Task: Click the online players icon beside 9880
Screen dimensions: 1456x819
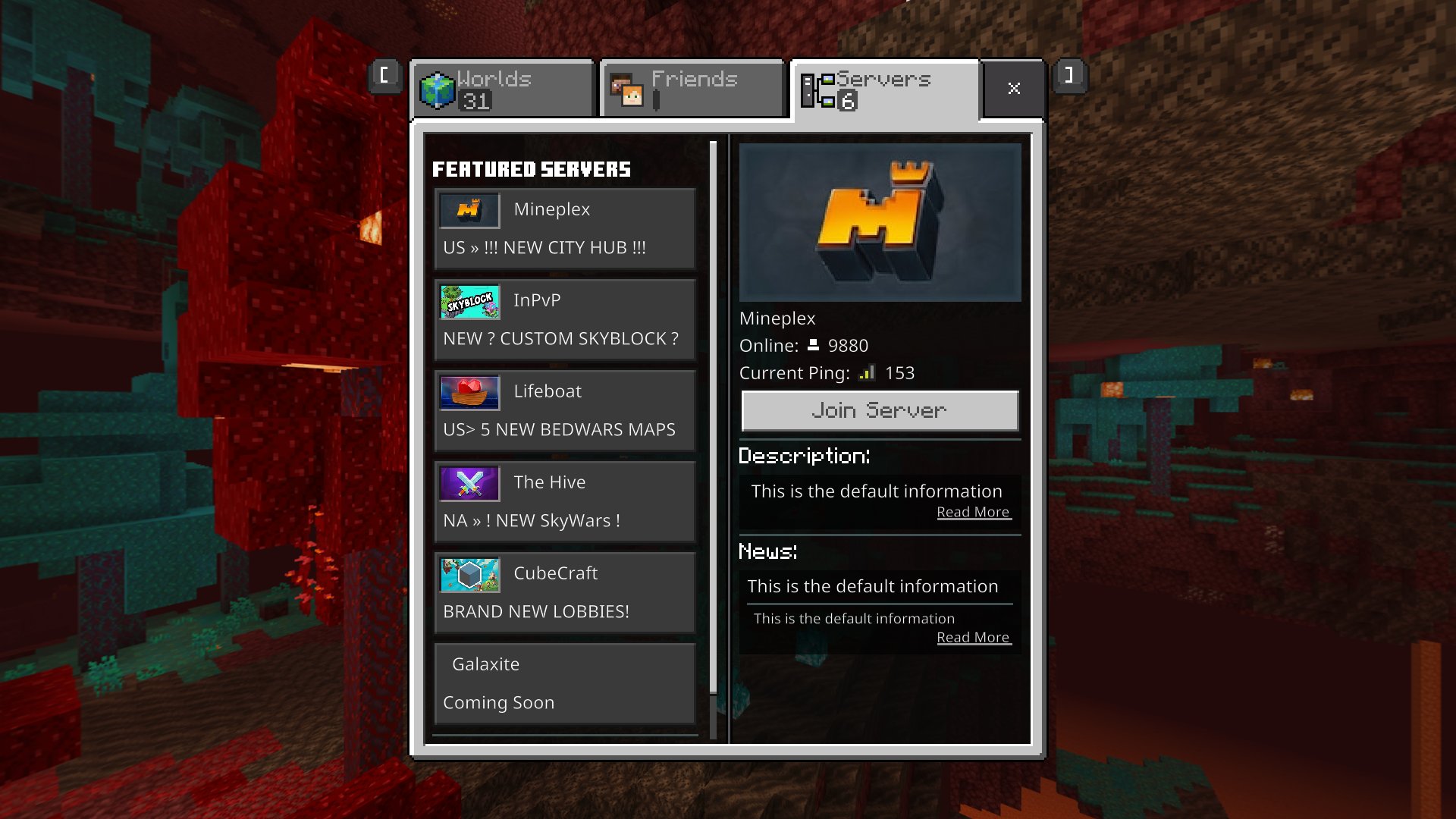Action: (x=813, y=344)
